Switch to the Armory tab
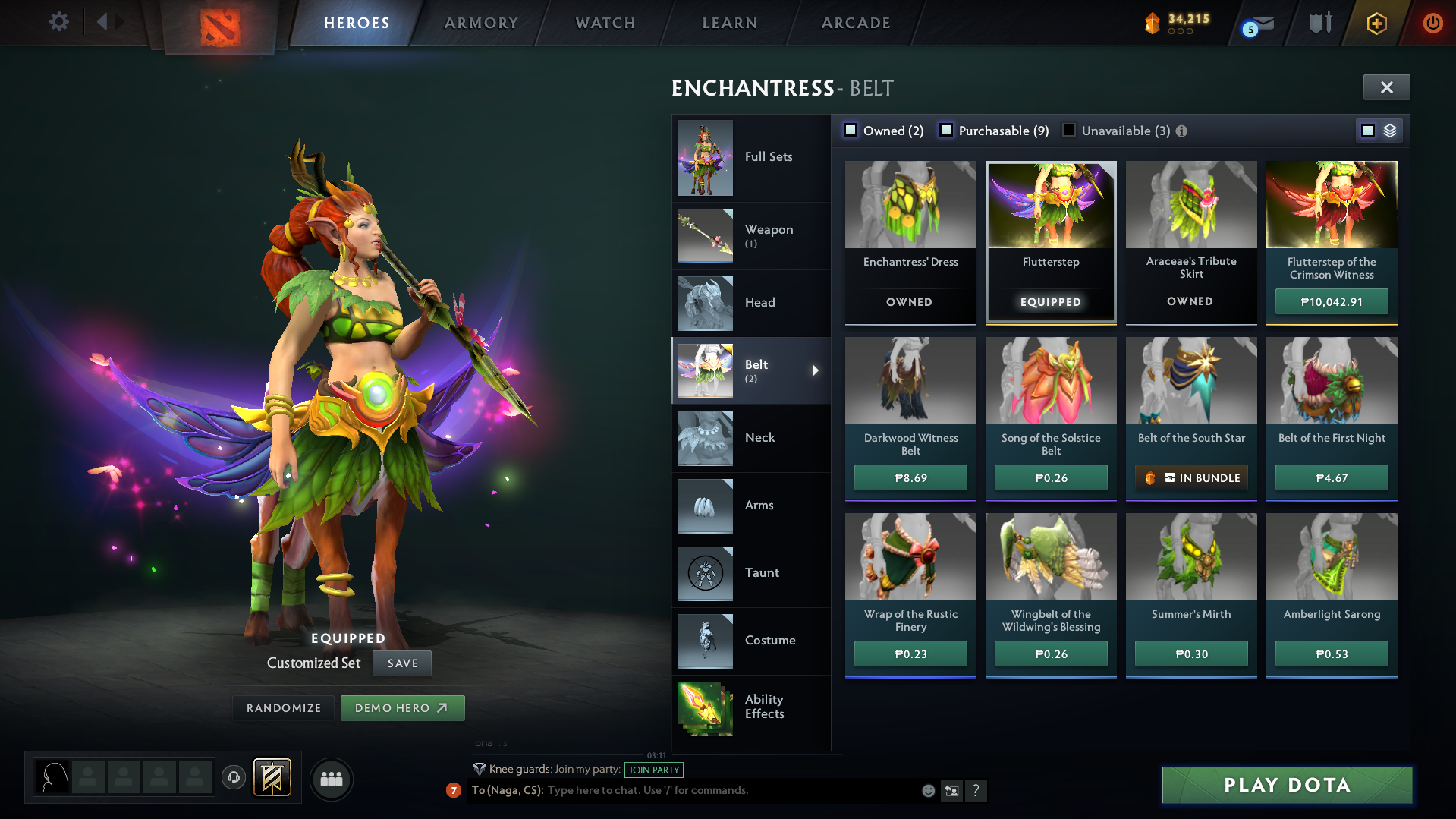This screenshot has height=819, width=1456. click(481, 23)
